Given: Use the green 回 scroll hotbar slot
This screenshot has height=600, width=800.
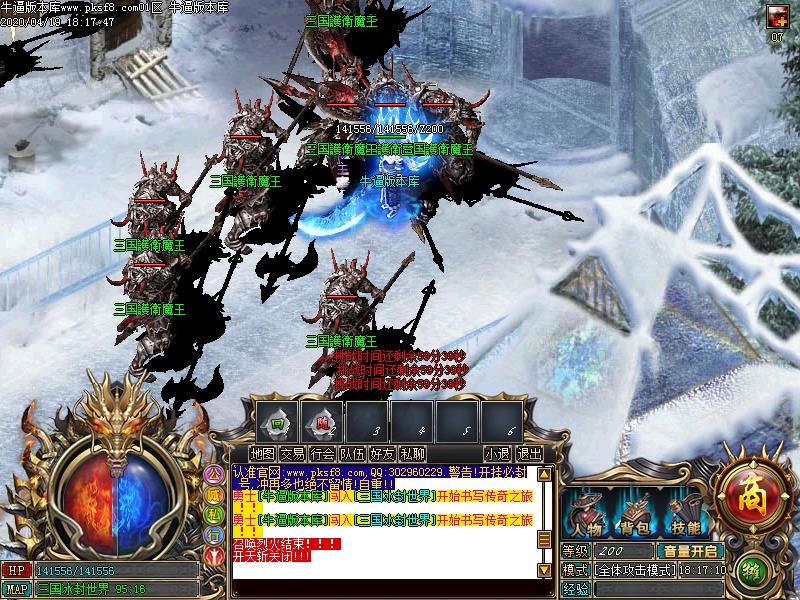Looking at the screenshot, I should pos(279,422).
